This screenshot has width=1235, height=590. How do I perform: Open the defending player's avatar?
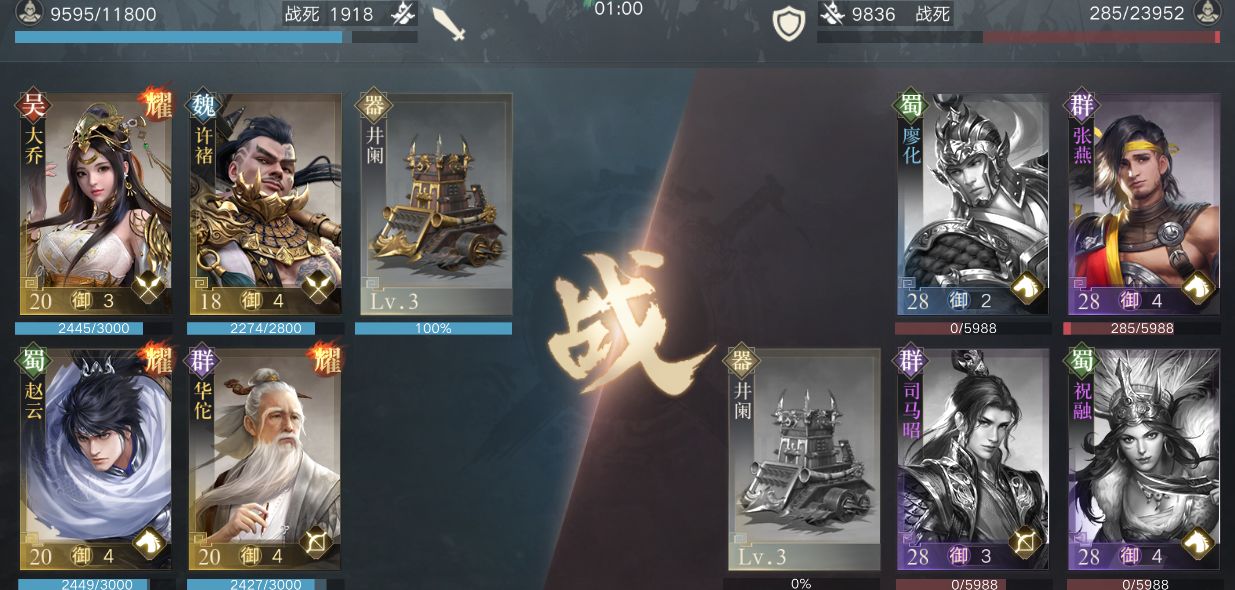click(x=1207, y=13)
